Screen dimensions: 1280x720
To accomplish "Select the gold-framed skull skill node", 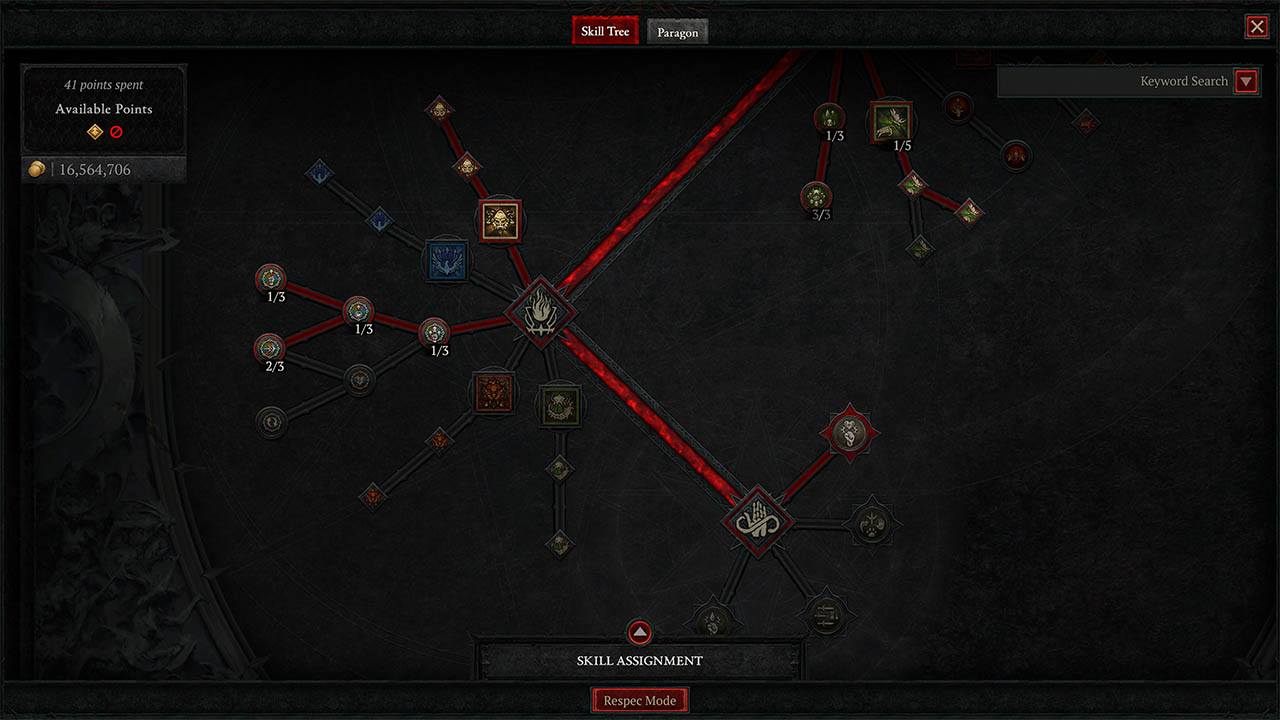I will coord(499,219).
